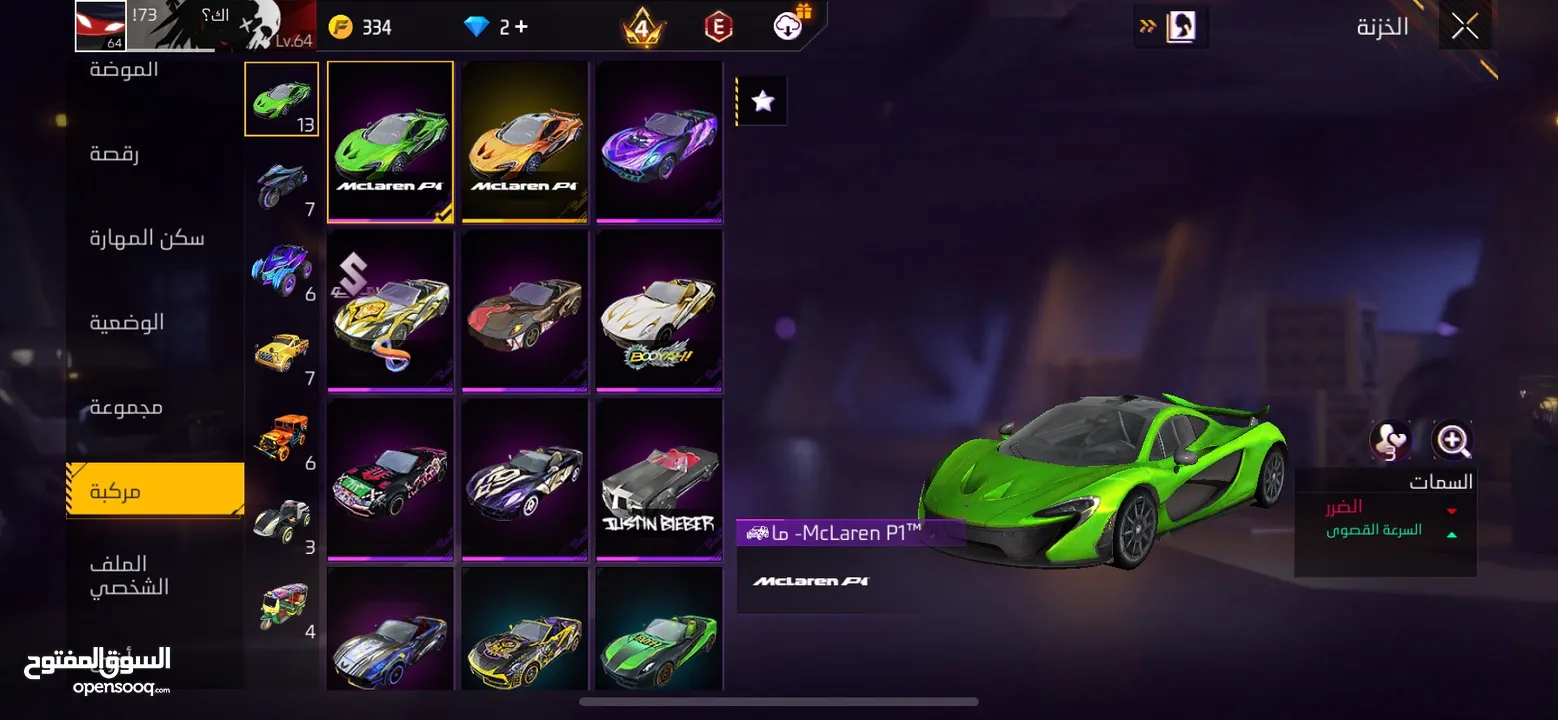Toggle the star favorites filter
This screenshot has height=720, width=1558.
click(763, 101)
